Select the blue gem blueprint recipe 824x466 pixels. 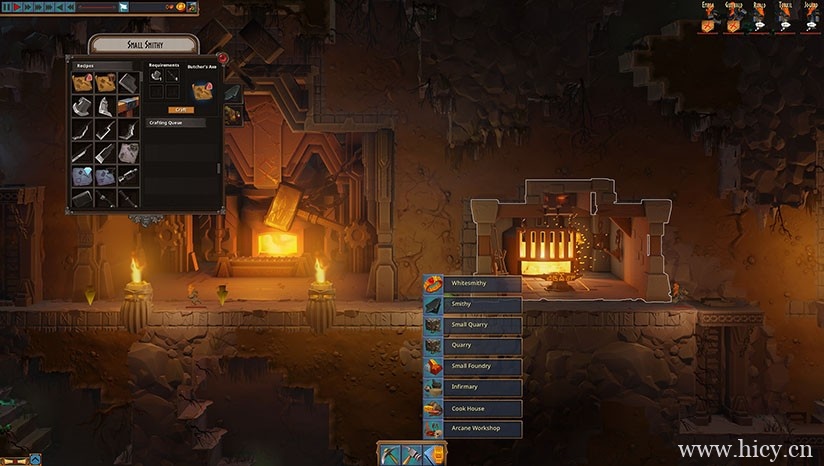(82, 175)
